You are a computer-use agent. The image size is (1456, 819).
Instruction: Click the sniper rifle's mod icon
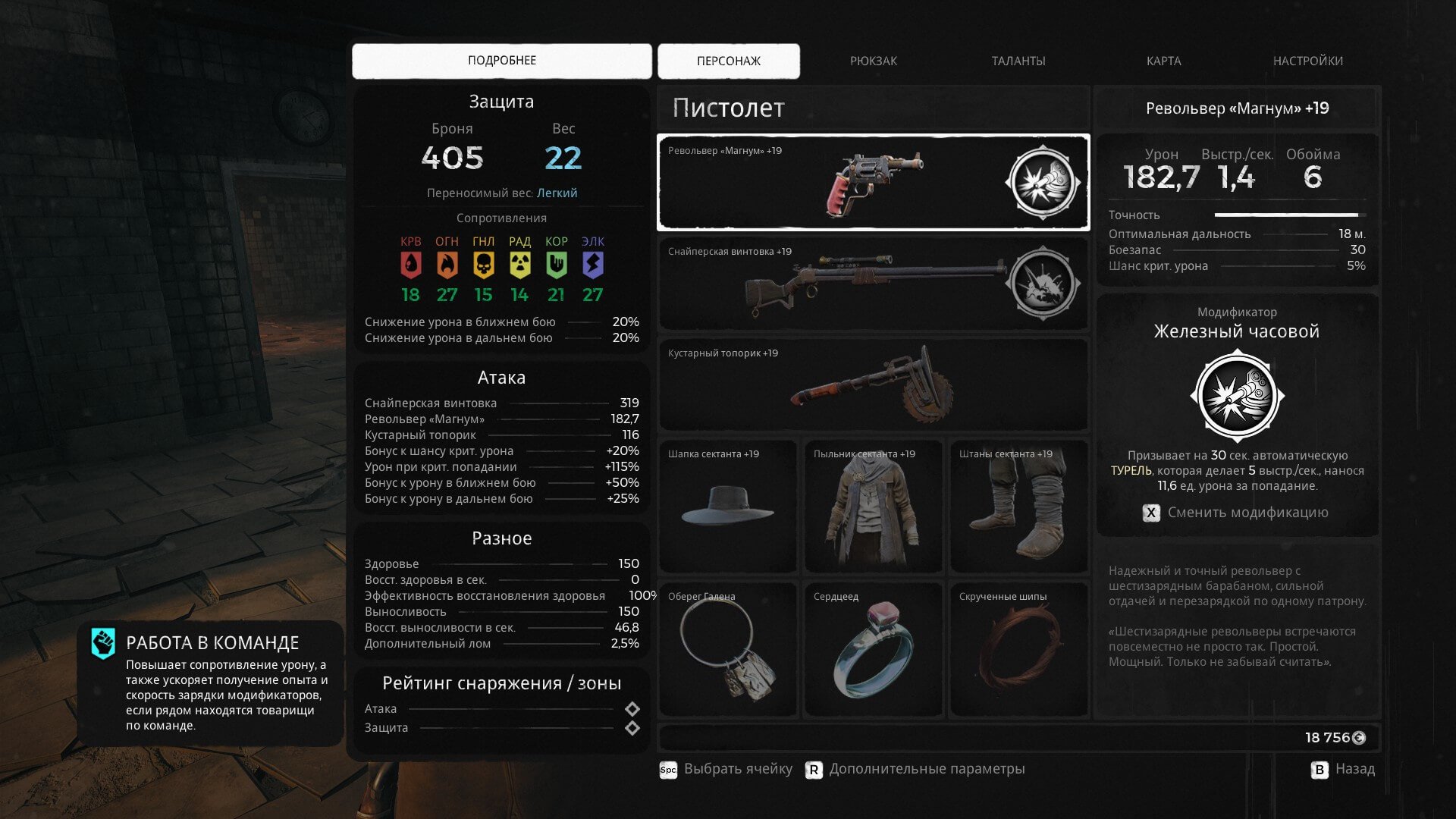click(x=1043, y=284)
